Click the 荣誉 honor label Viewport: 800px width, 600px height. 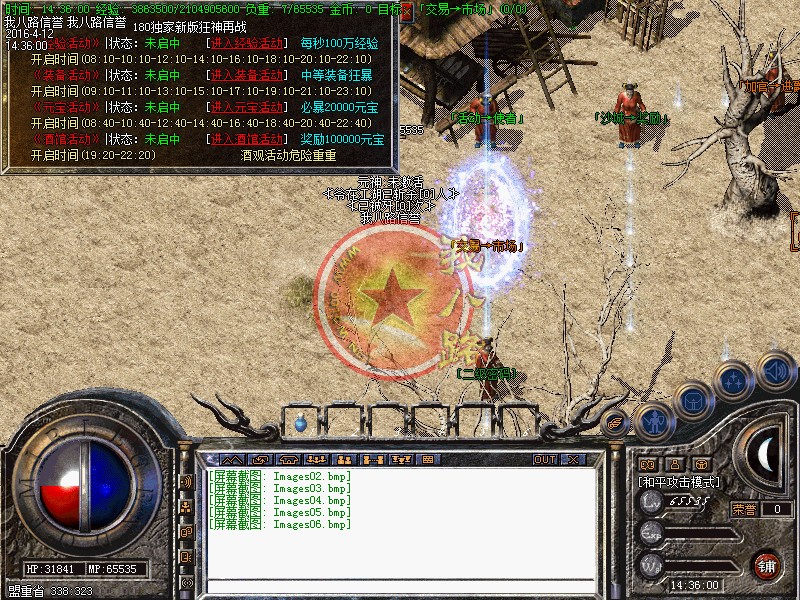(x=744, y=509)
